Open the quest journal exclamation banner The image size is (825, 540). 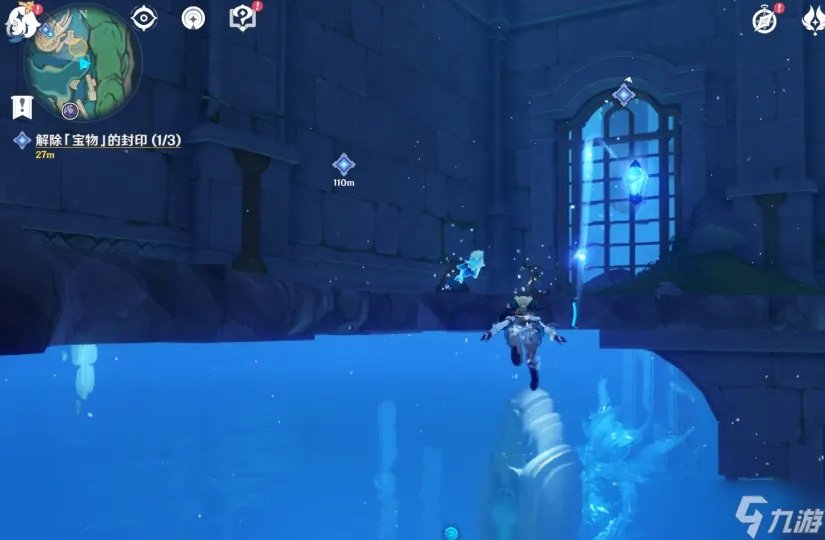[x=19, y=105]
